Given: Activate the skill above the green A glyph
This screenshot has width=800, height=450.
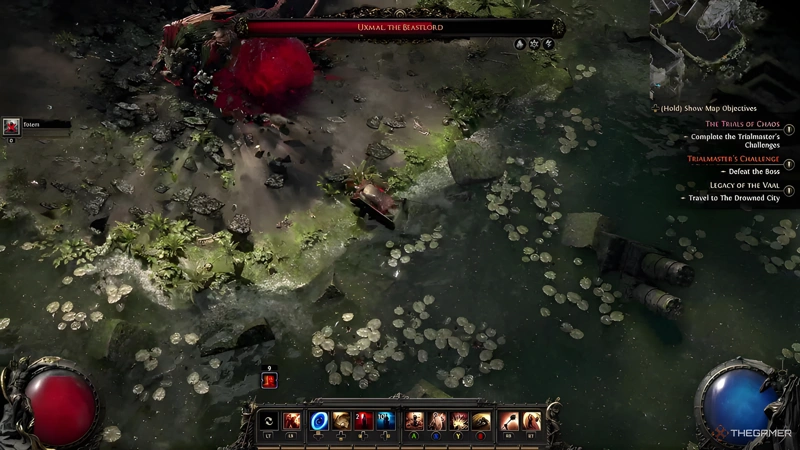Looking at the screenshot, I should coord(415,421).
